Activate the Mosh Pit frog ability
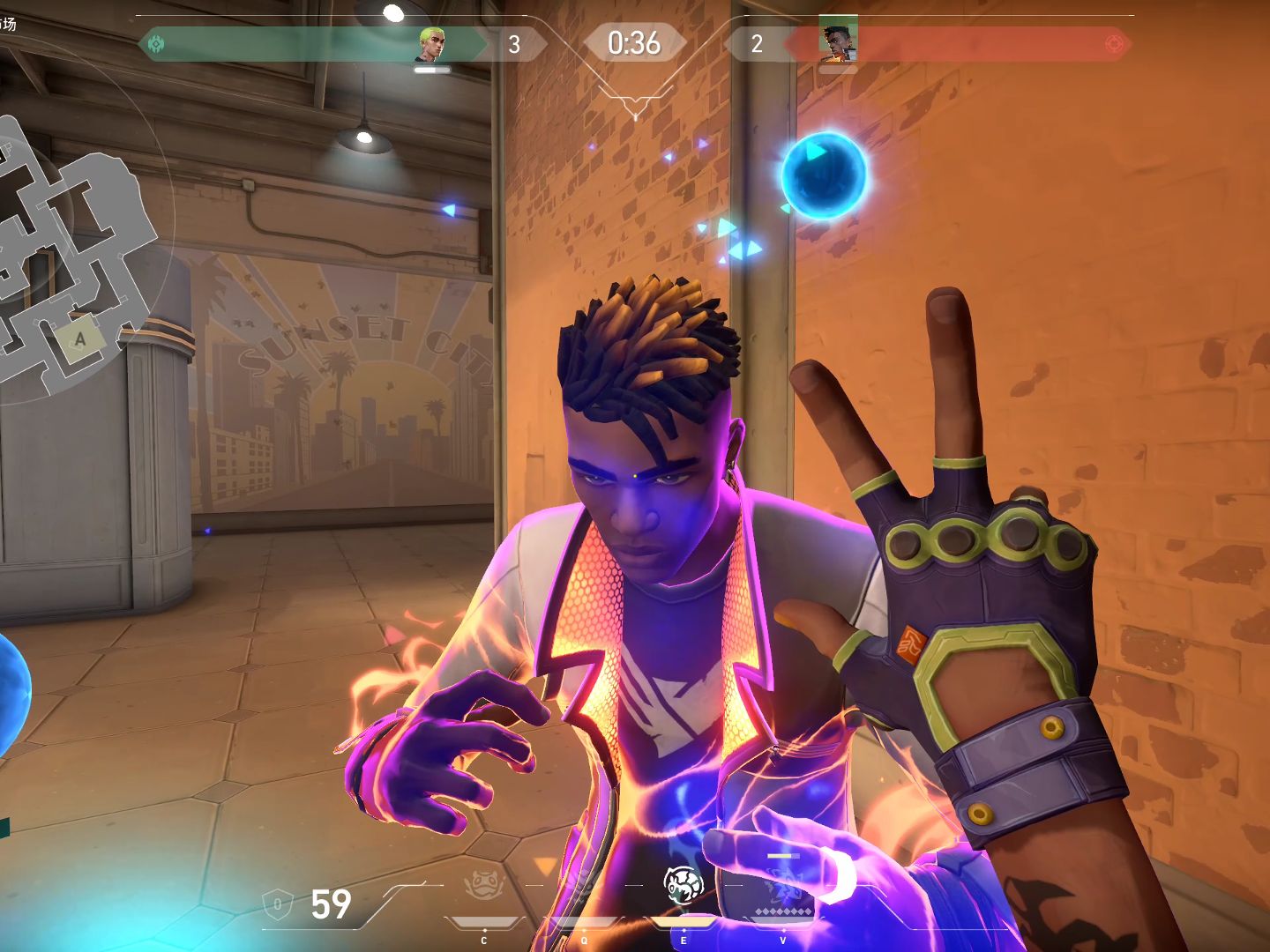The width and height of the screenshot is (1270, 952). click(x=483, y=885)
